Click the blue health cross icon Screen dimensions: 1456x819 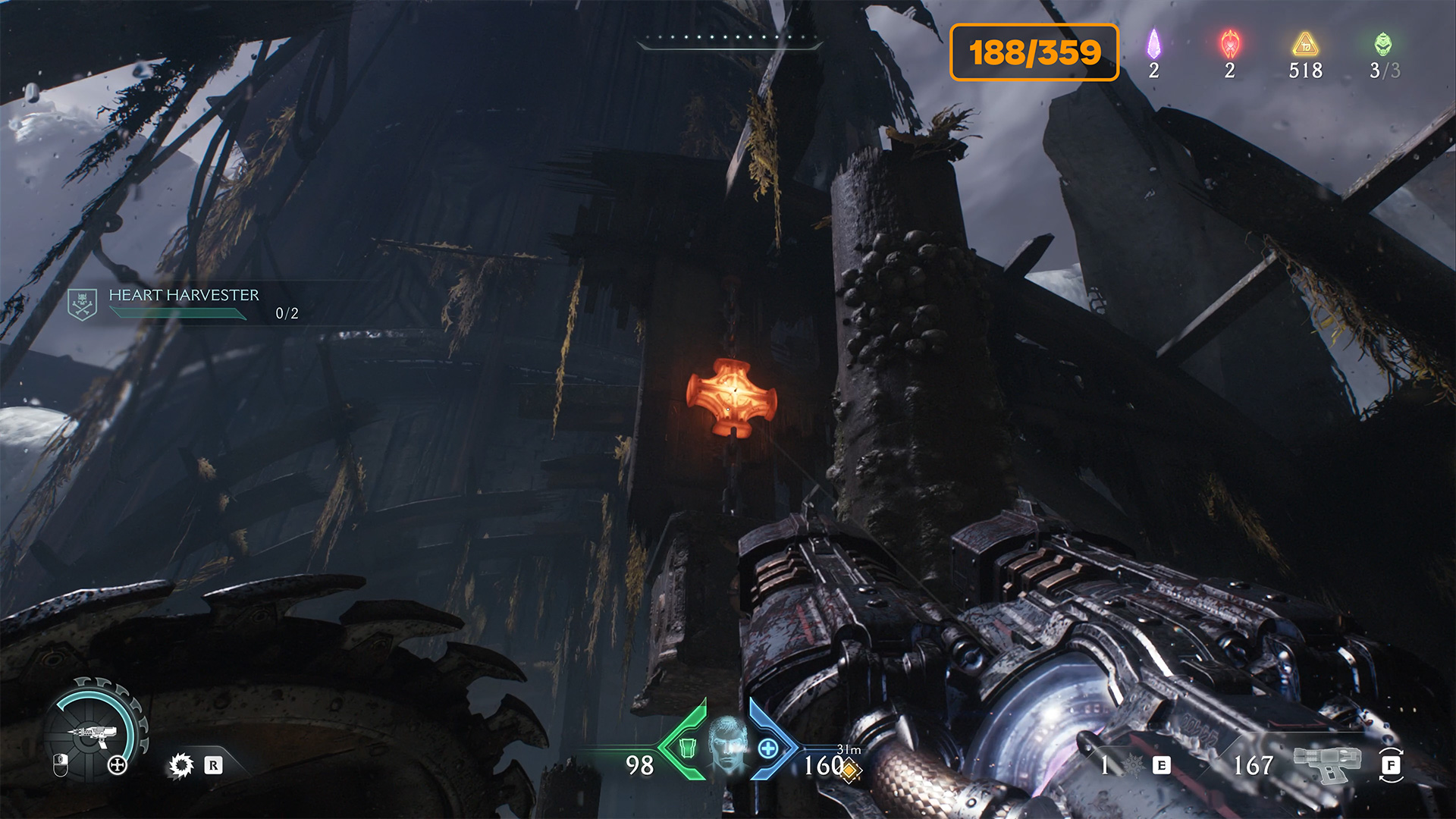pos(767,748)
